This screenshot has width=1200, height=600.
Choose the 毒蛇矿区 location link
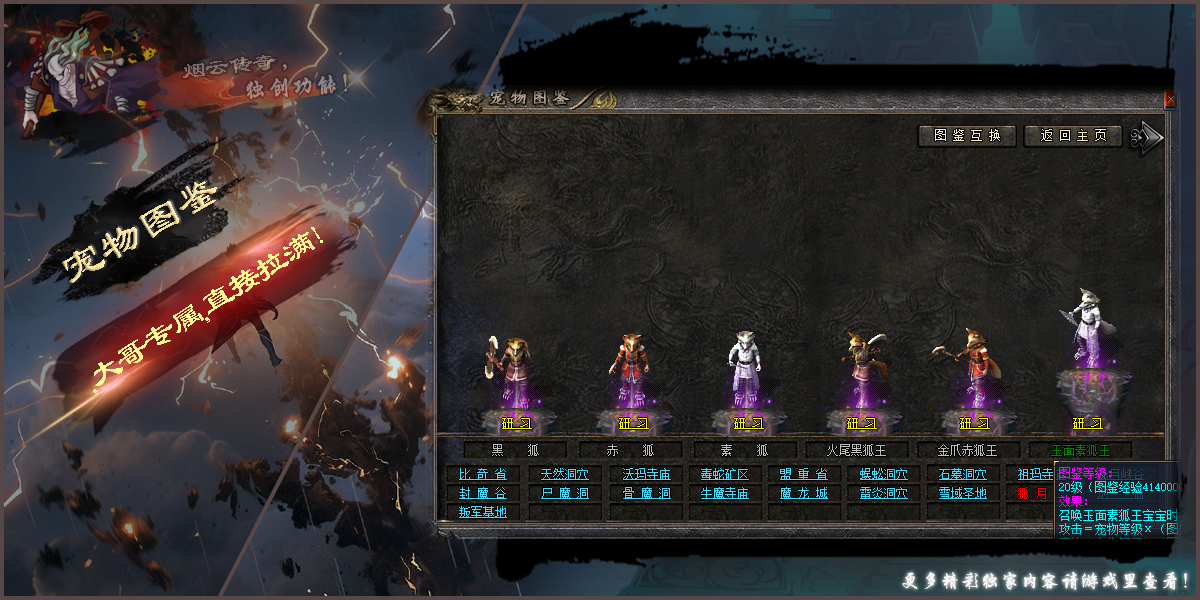(x=724, y=474)
